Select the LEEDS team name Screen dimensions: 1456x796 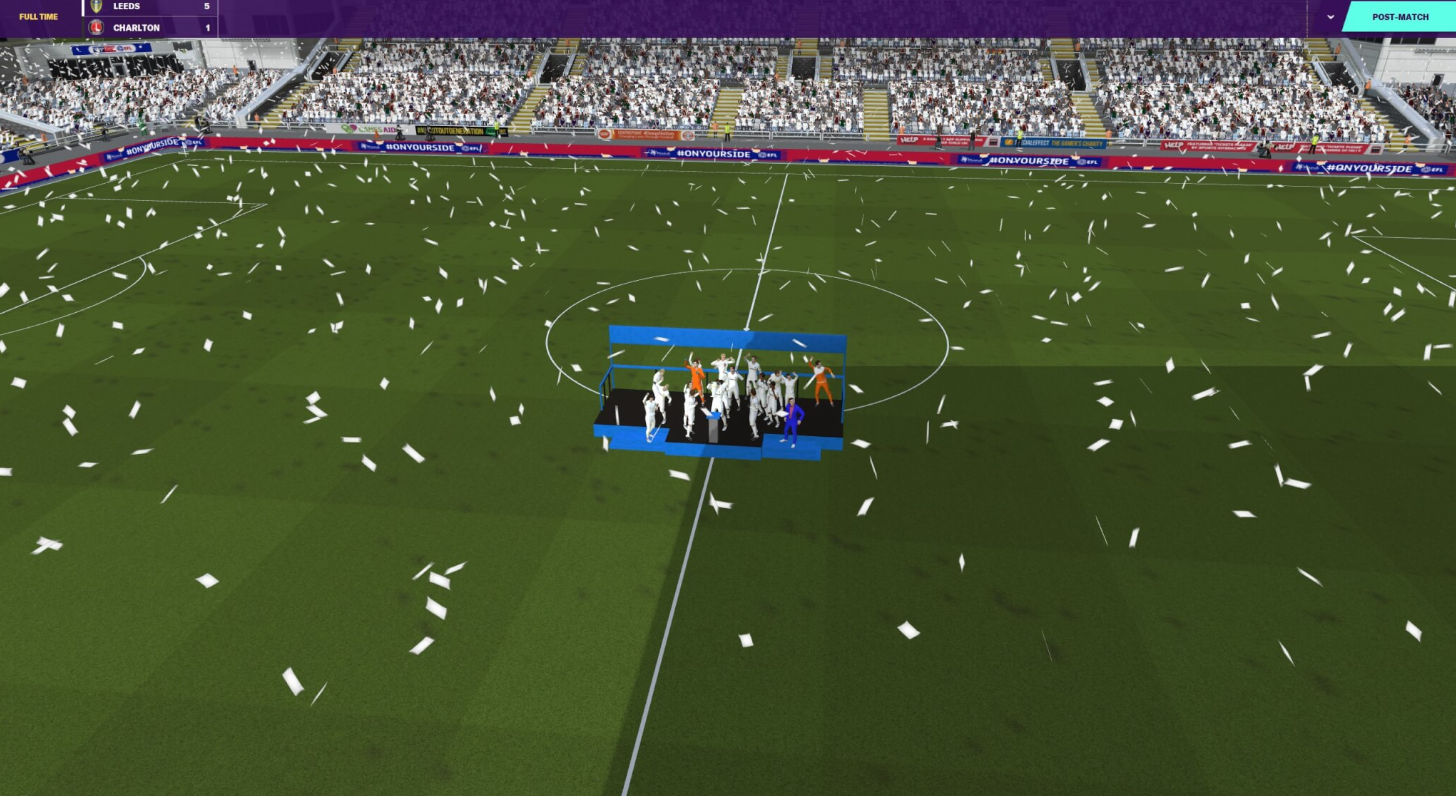click(x=125, y=7)
